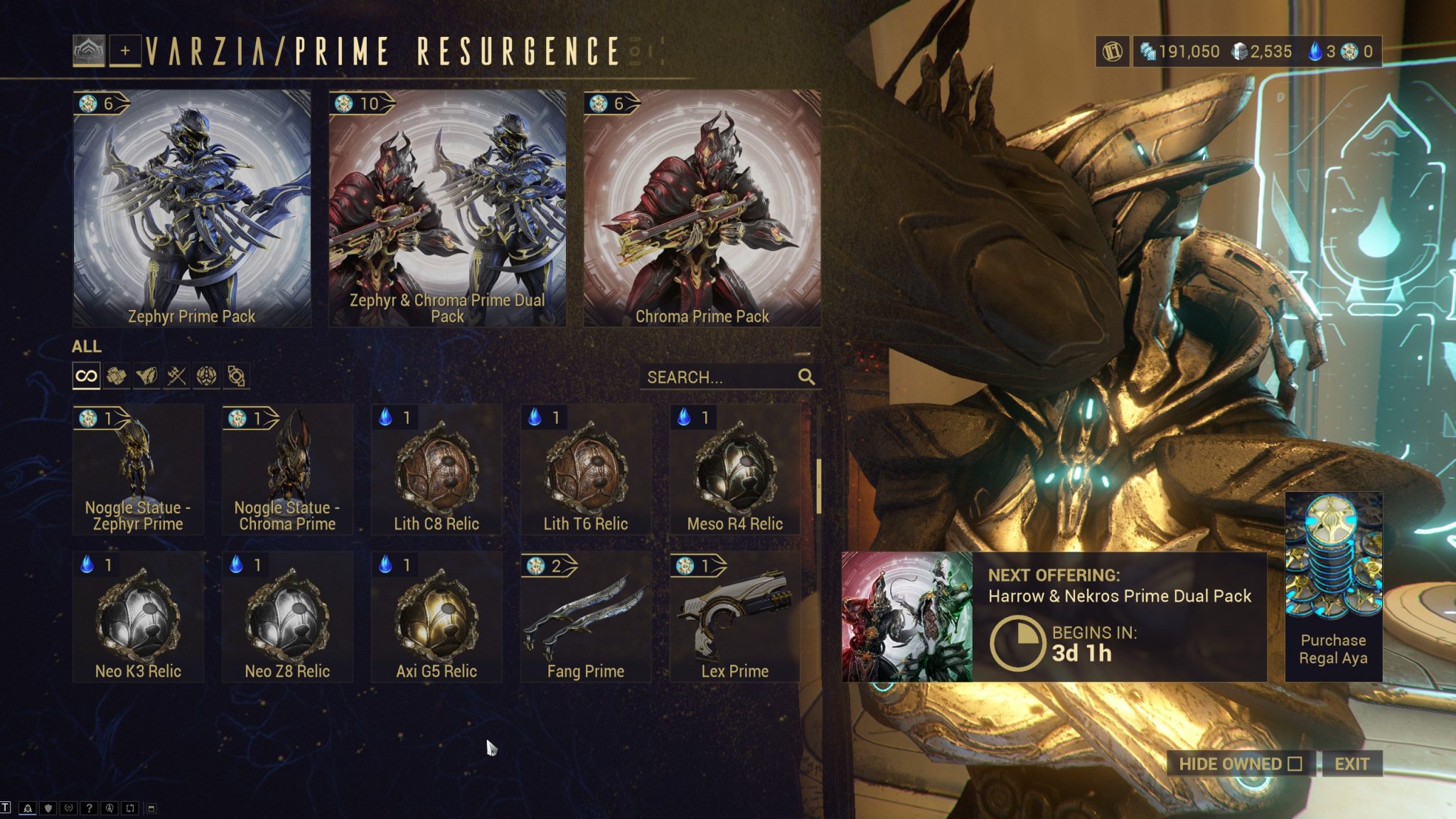This screenshot has width=1456, height=819.
Task: Click the Aya droplet currency icon
Action: click(1314, 51)
